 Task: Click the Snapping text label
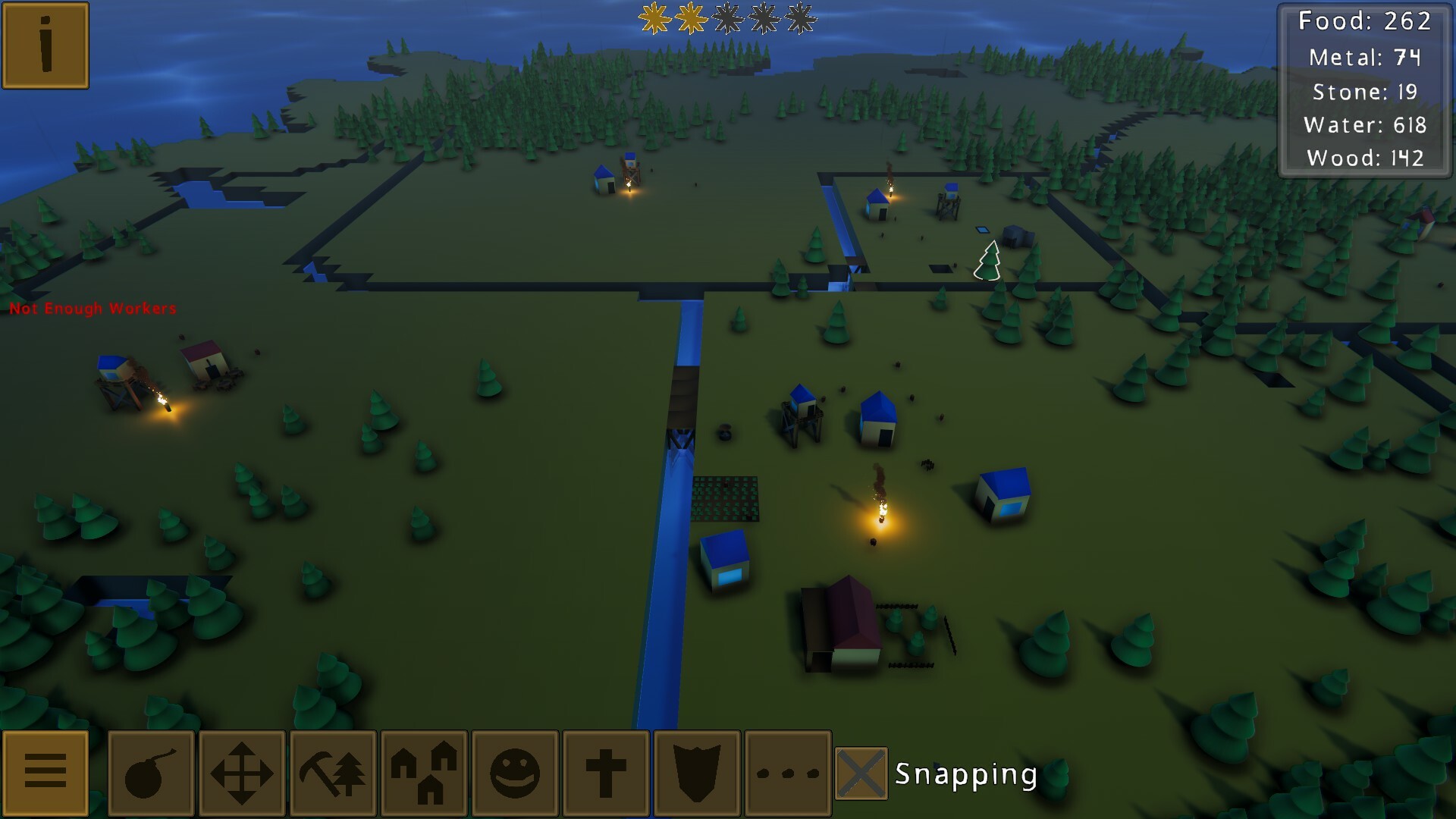[x=967, y=774]
